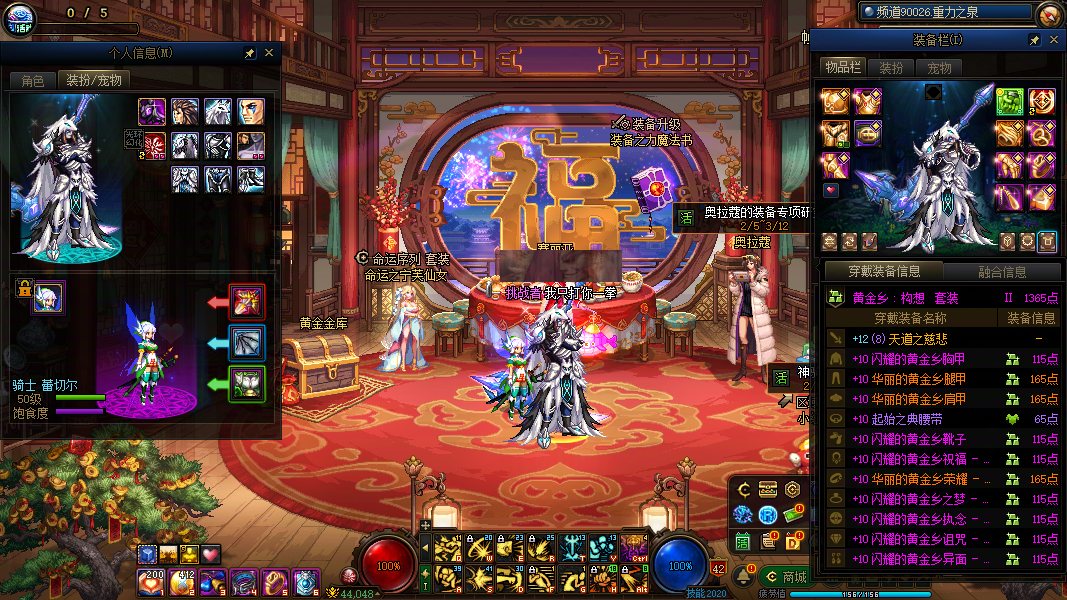This screenshot has height=600, width=1067.
Task: Open the 物品栏 tab
Action: click(x=842, y=67)
